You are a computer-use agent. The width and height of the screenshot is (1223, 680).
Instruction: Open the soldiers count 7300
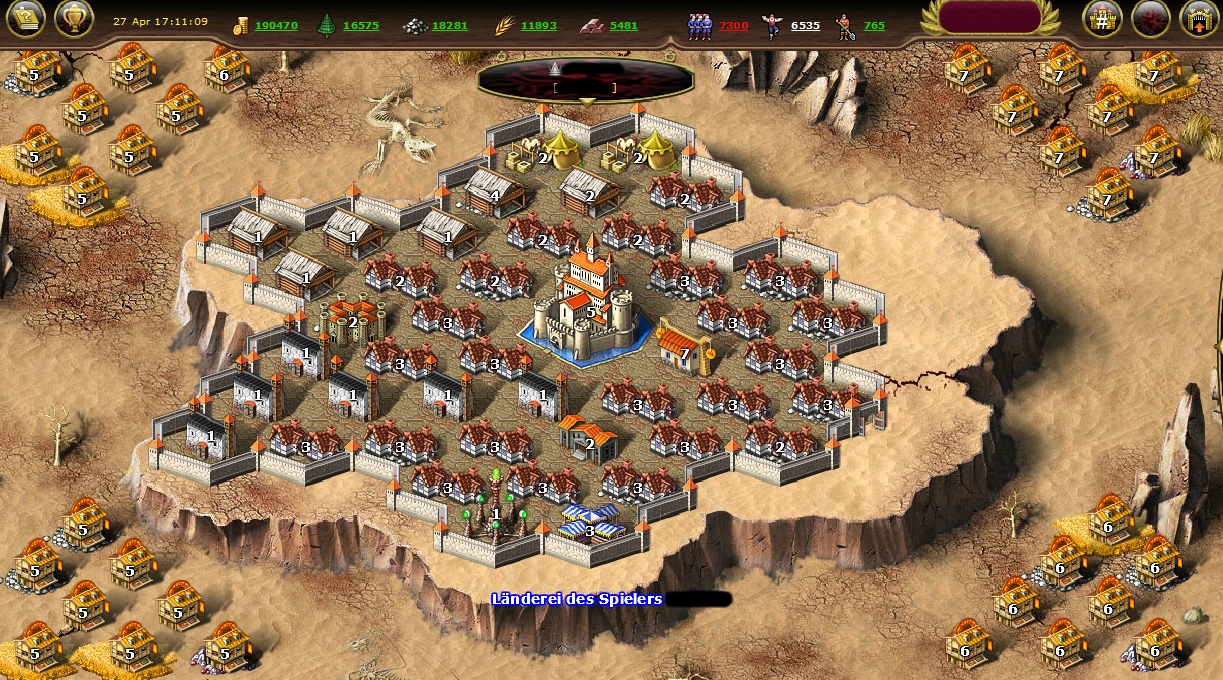click(x=732, y=25)
